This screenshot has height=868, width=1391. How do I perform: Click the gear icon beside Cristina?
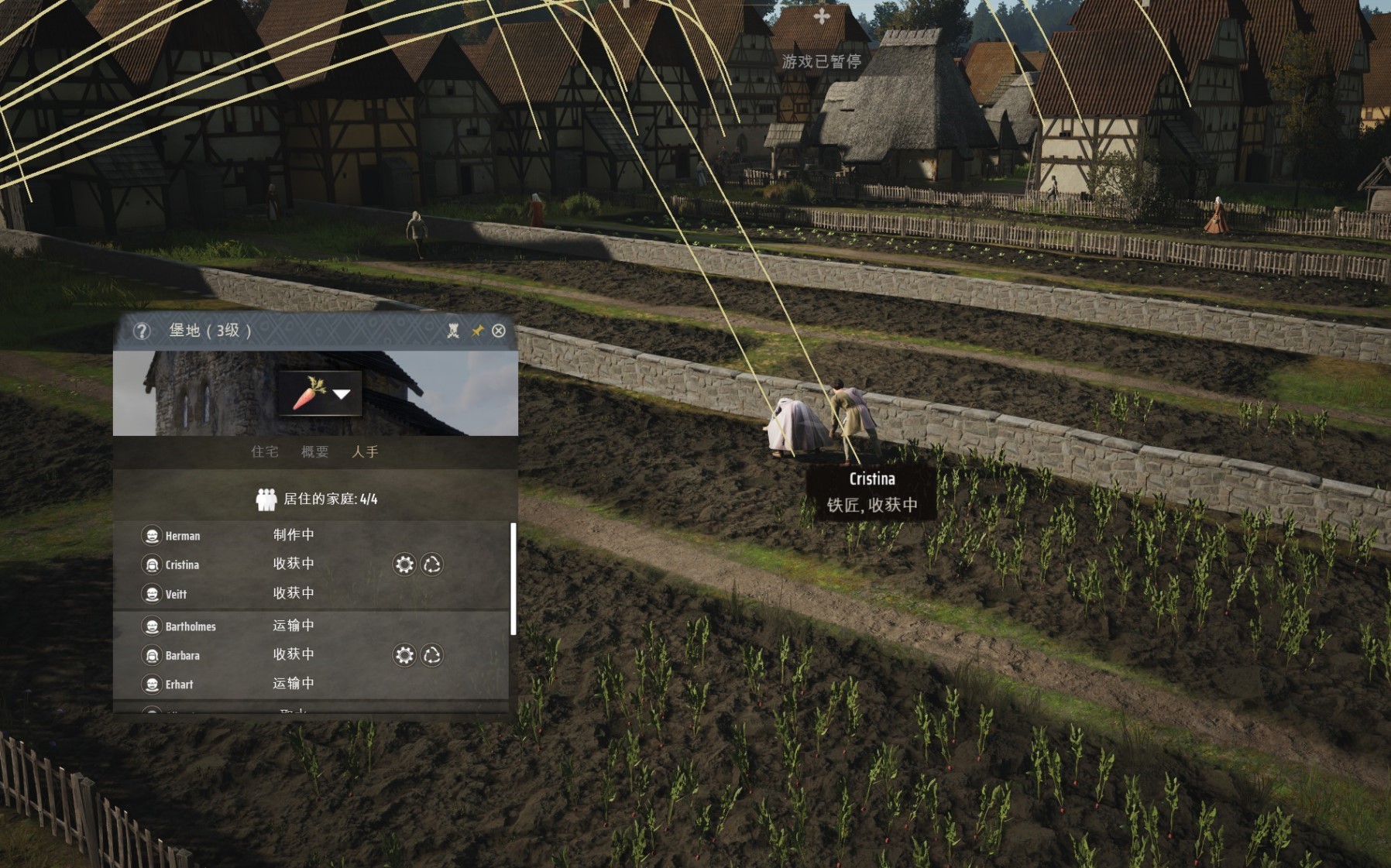tap(404, 564)
